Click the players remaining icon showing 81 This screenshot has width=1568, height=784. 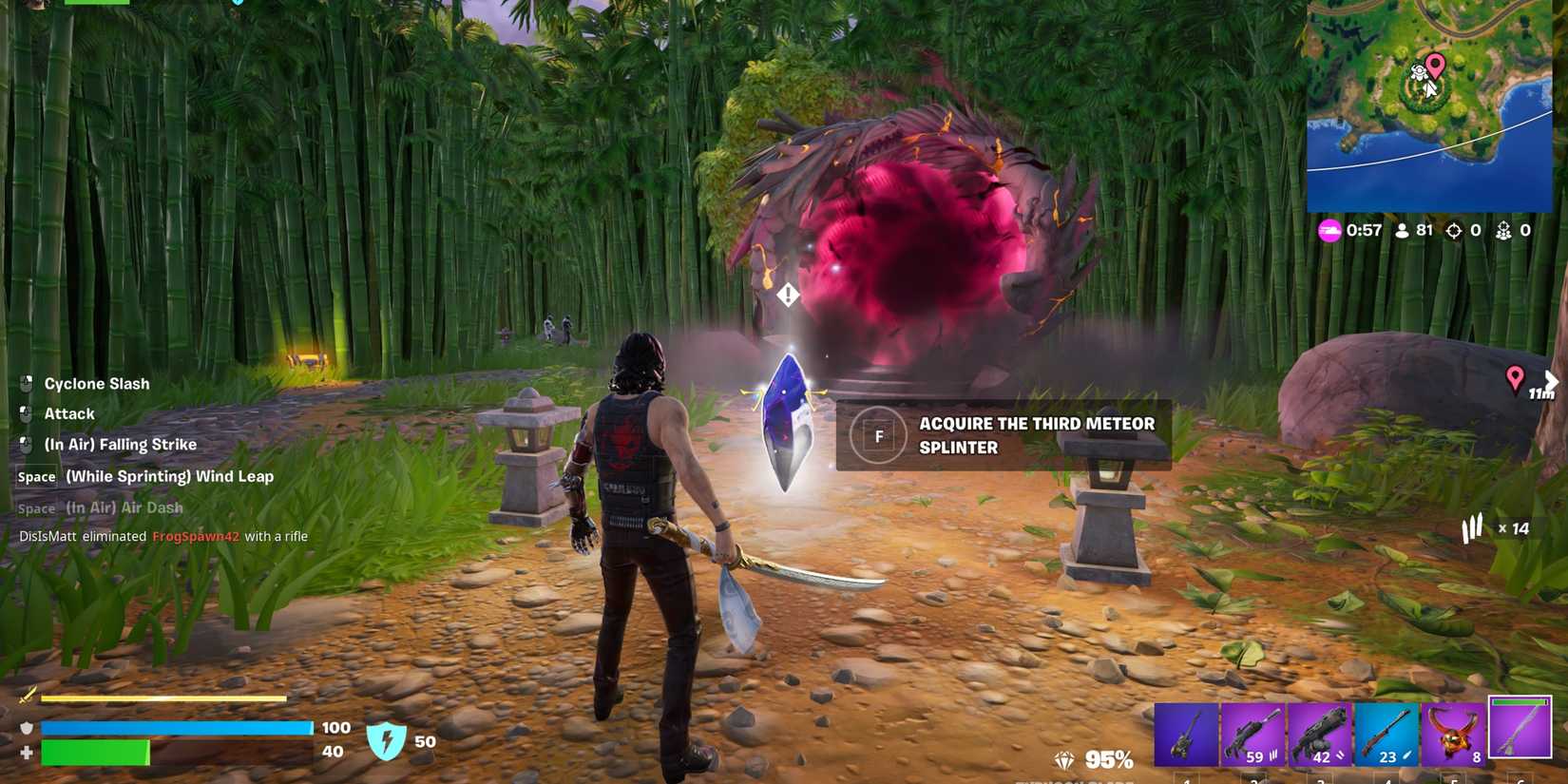[x=1402, y=230]
